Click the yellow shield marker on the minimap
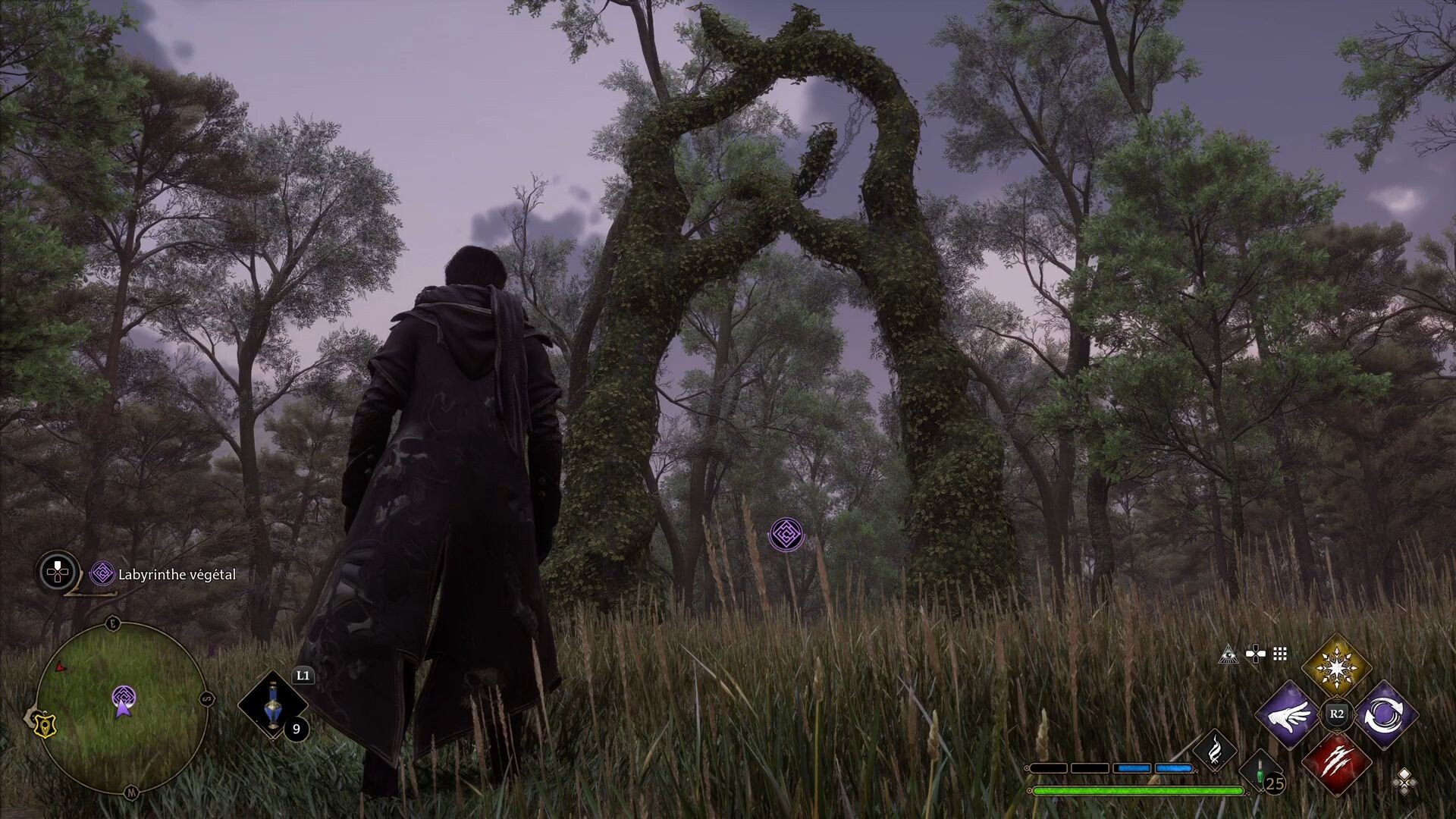Viewport: 1456px width, 819px height. 45,726
